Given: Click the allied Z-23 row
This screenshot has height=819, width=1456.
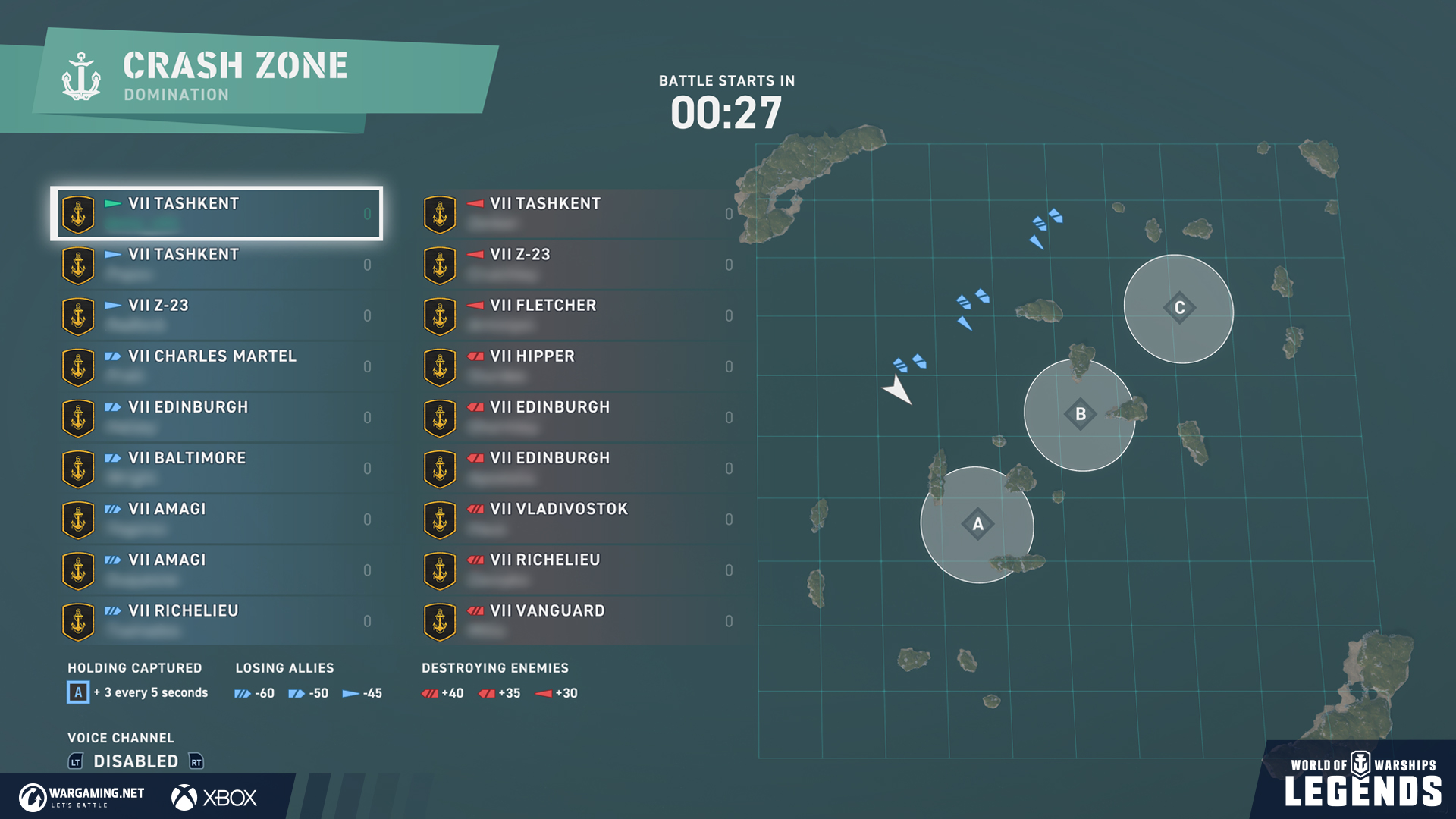Looking at the screenshot, I should click(x=217, y=315).
